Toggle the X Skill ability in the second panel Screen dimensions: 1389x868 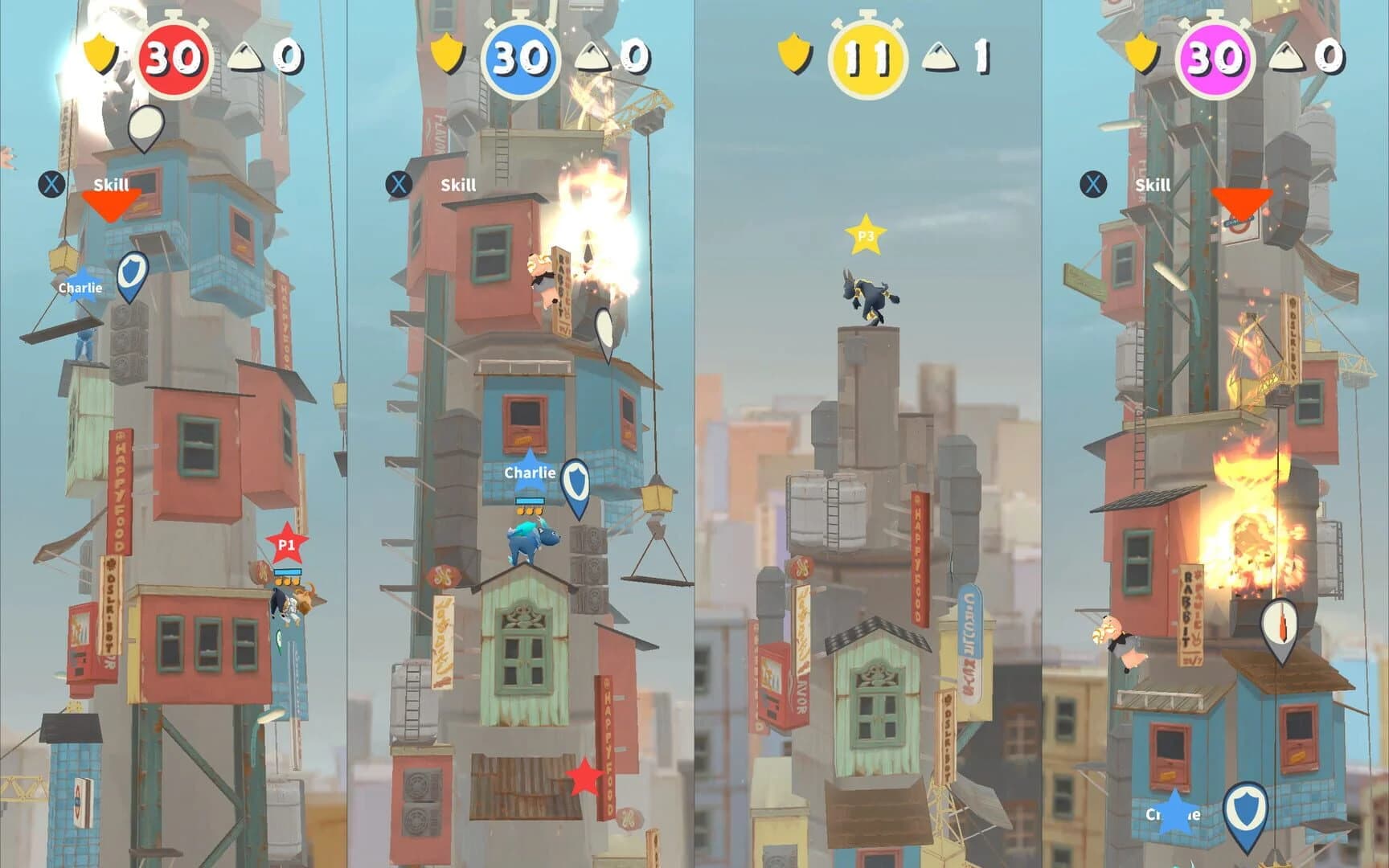(x=398, y=183)
